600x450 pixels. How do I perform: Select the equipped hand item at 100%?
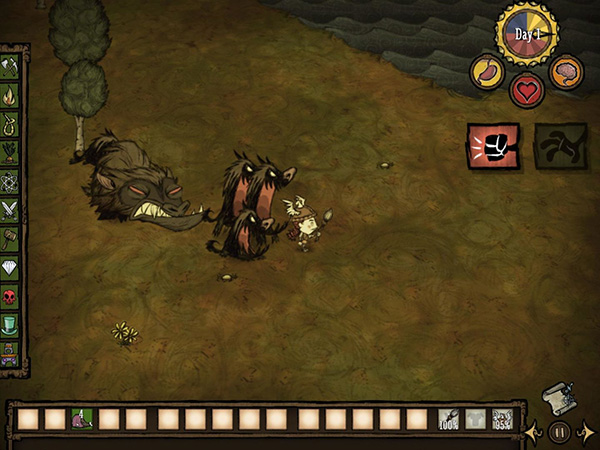(x=449, y=420)
